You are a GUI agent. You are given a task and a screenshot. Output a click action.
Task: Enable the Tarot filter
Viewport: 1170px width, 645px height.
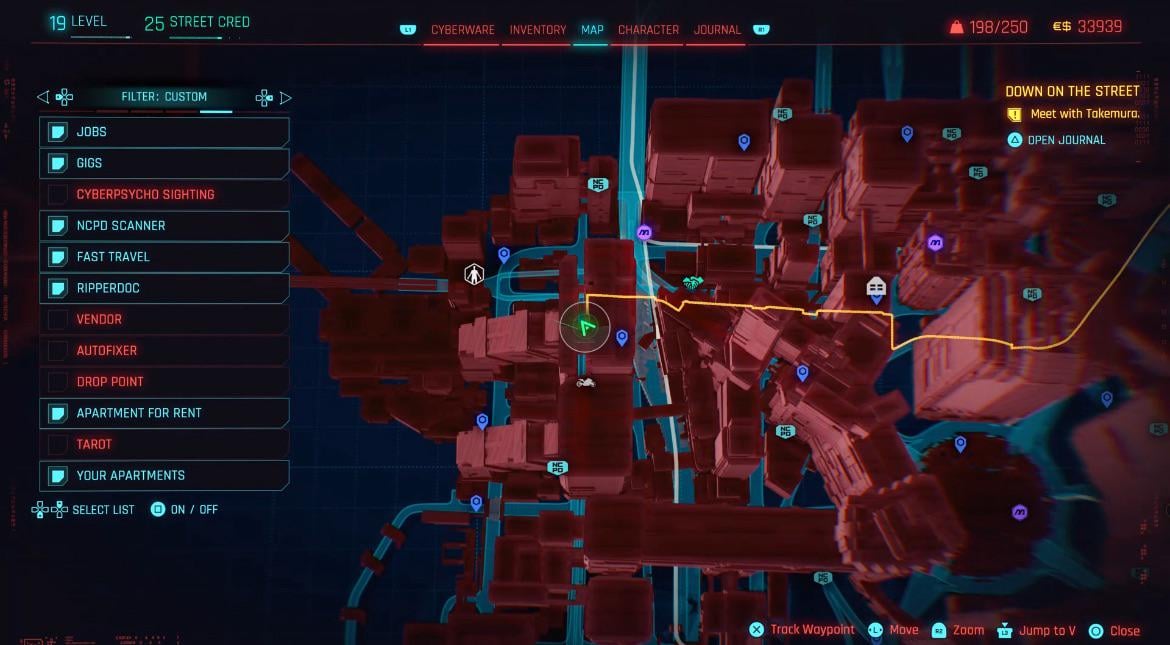165,444
